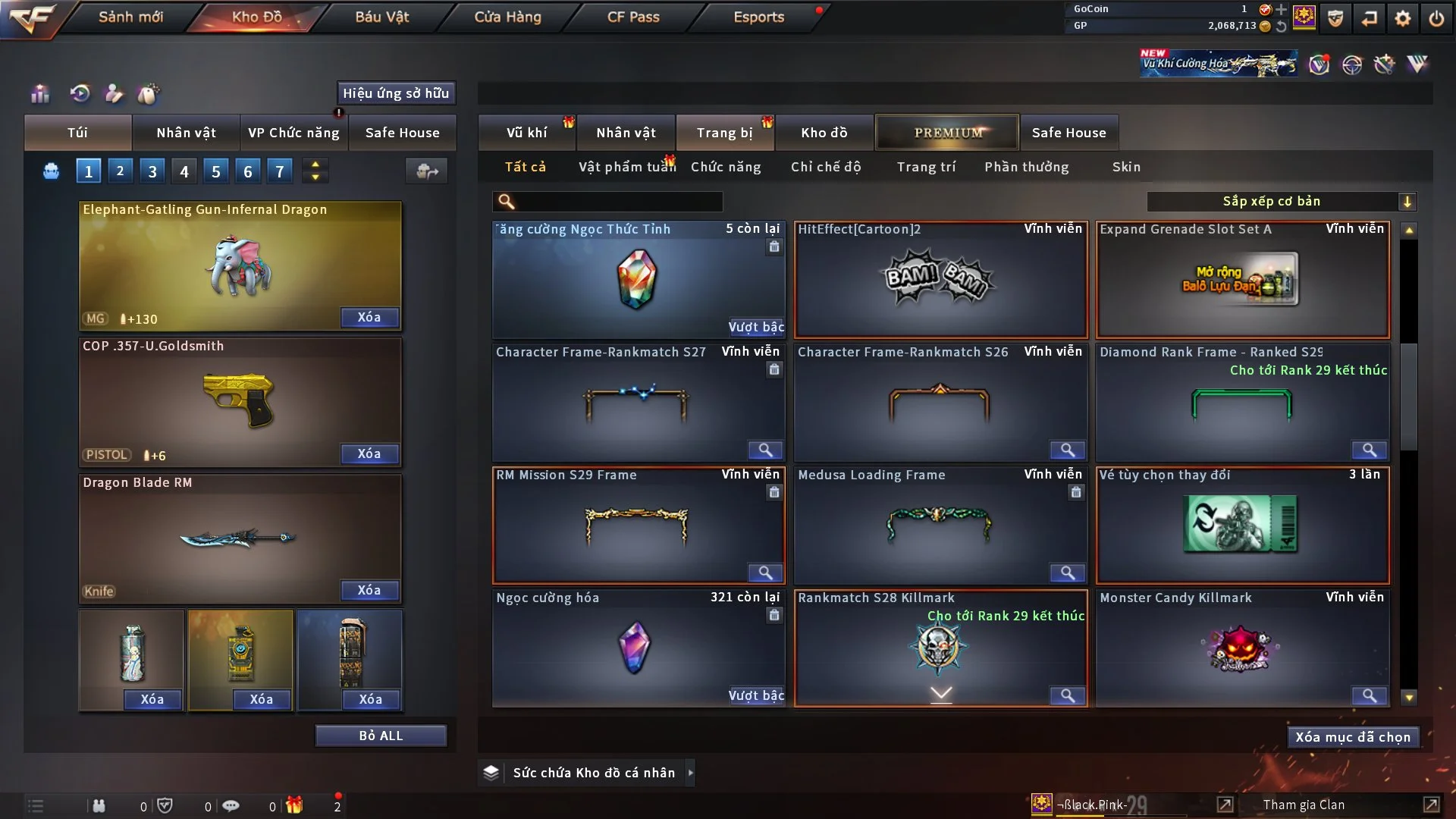This screenshot has width=1456, height=819.
Task: Click the Bỏ ALL button
Action: [x=381, y=736]
